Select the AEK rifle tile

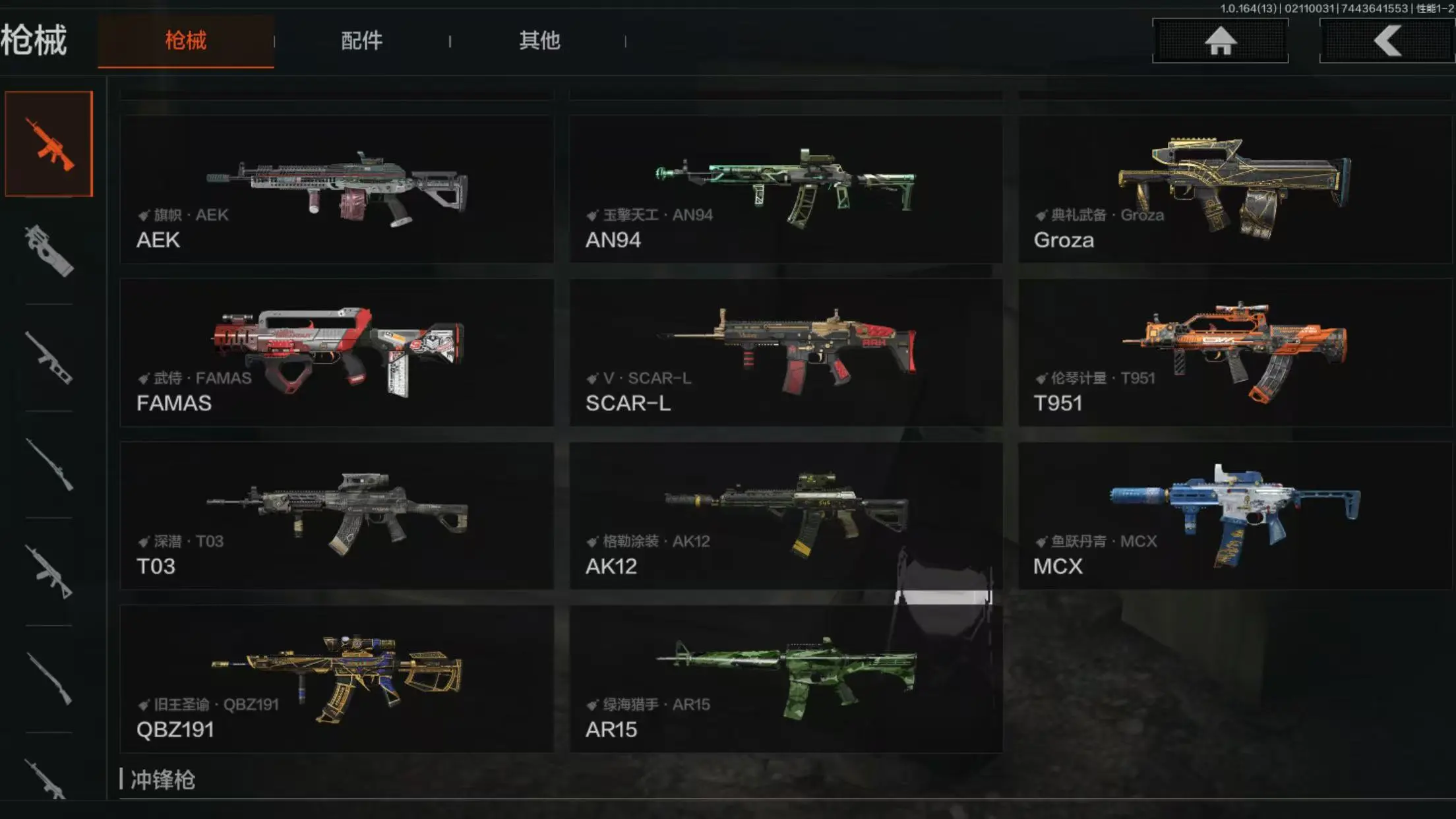pos(336,190)
